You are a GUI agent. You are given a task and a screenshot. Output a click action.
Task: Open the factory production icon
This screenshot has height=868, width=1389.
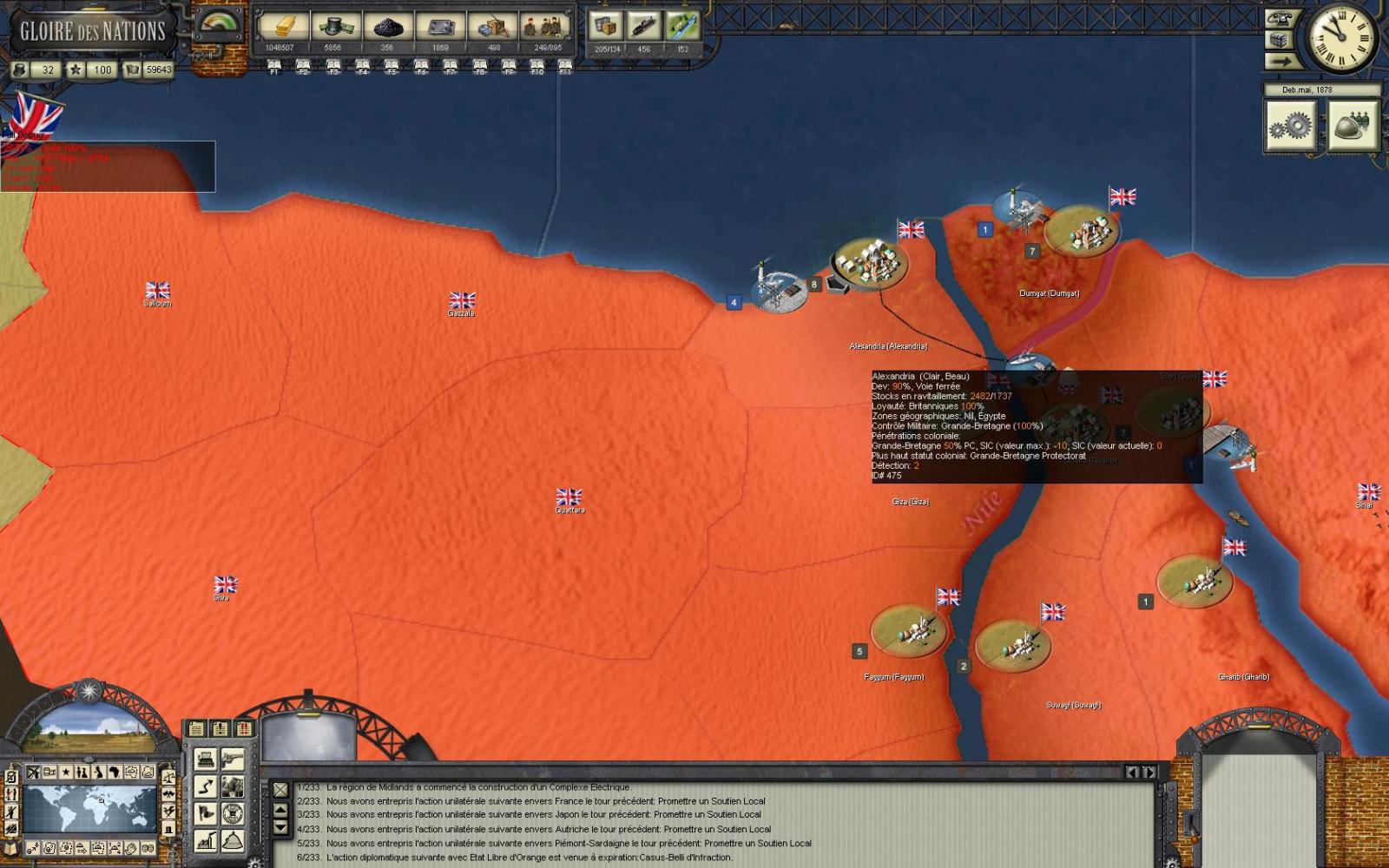point(204,840)
